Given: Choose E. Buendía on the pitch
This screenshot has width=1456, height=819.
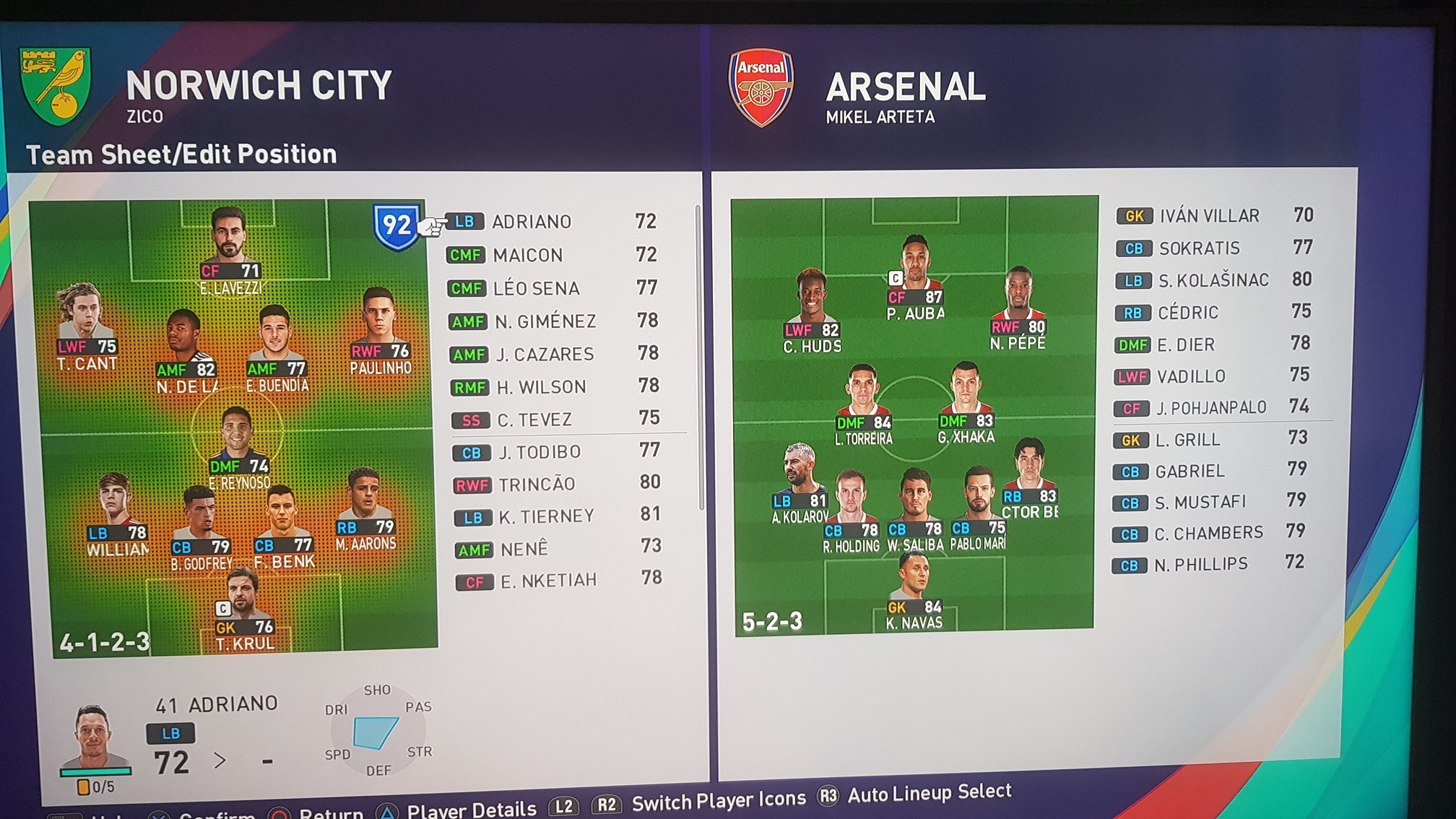Looking at the screenshot, I should (x=275, y=345).
